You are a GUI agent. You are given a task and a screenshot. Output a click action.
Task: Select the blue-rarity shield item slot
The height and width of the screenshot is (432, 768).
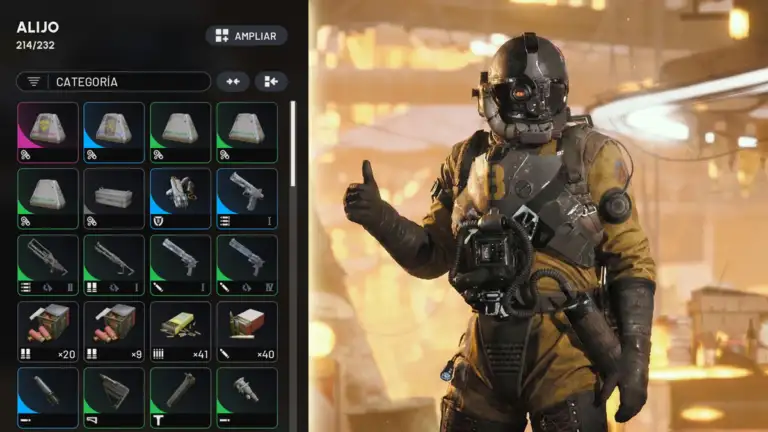(x=180, y=198)
